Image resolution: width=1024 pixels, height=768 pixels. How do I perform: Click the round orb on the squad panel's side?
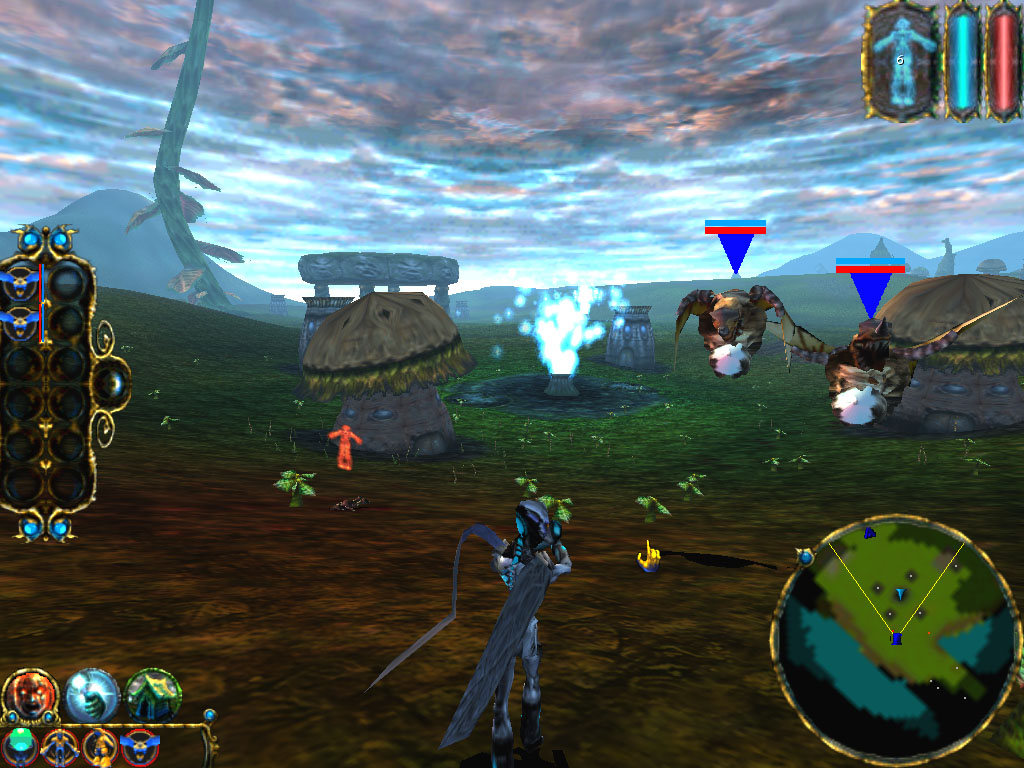114,381
